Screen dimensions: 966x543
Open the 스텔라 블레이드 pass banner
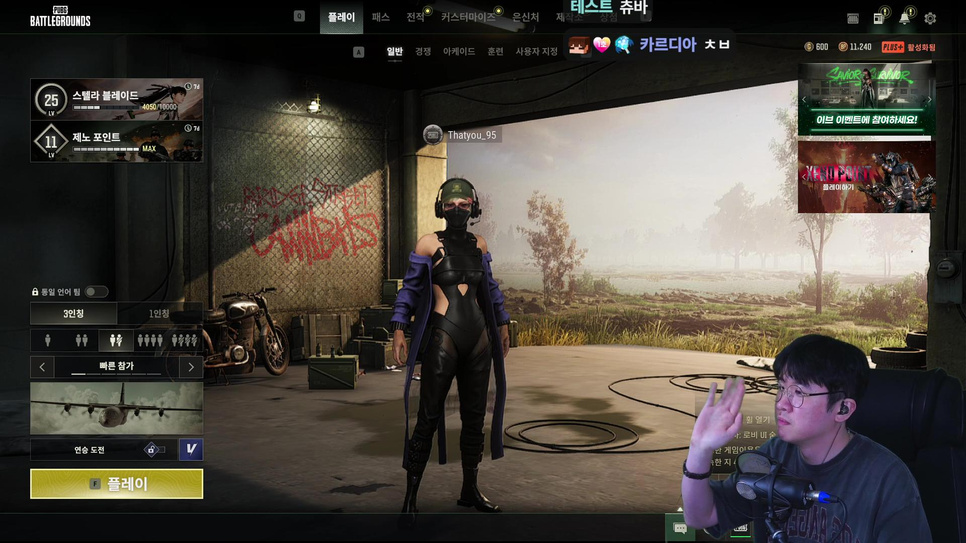coord(116,99)
